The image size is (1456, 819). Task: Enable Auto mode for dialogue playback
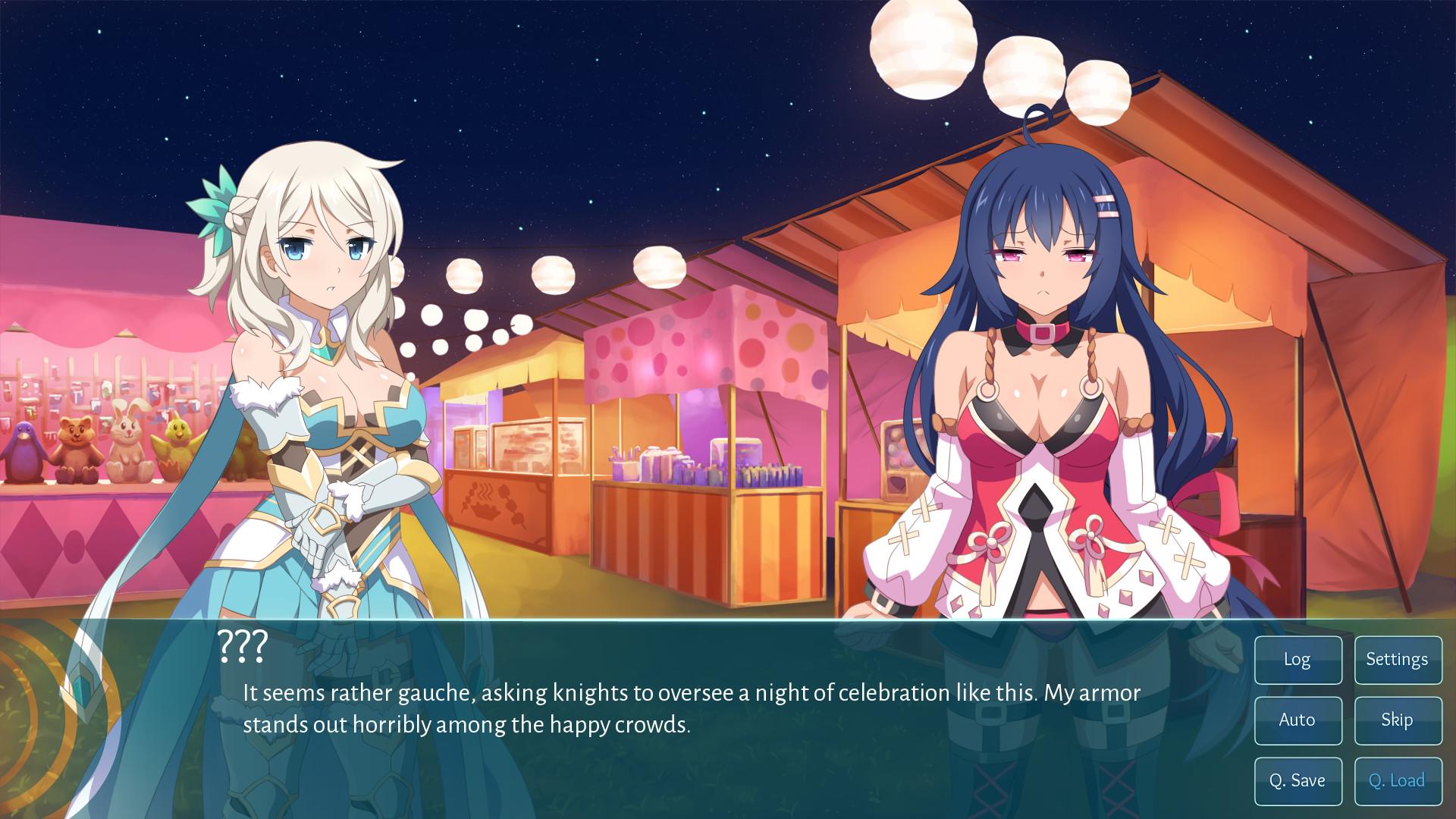click(1298, 720)
